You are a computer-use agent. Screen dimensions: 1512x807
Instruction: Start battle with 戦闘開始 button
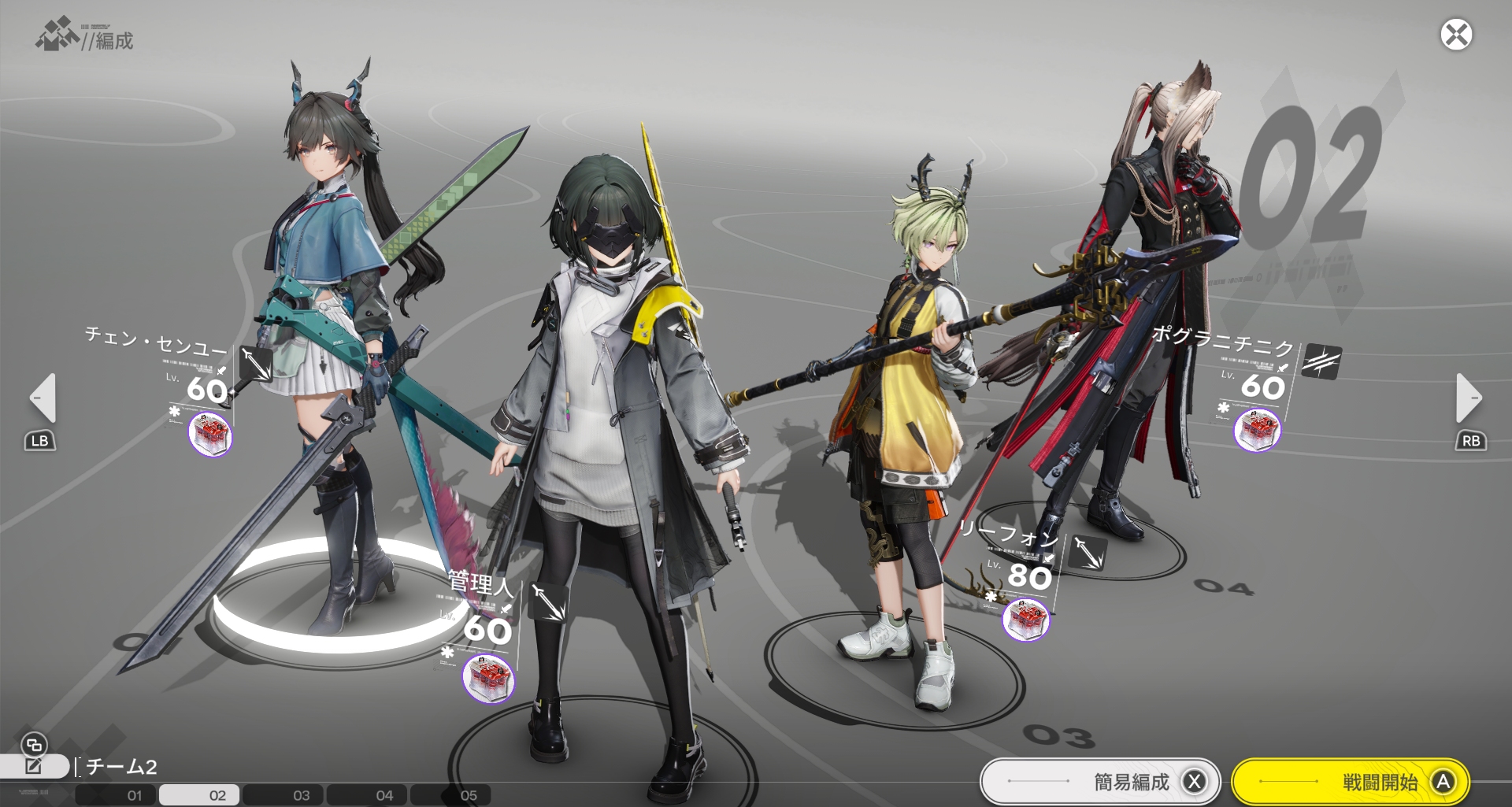1350,782
